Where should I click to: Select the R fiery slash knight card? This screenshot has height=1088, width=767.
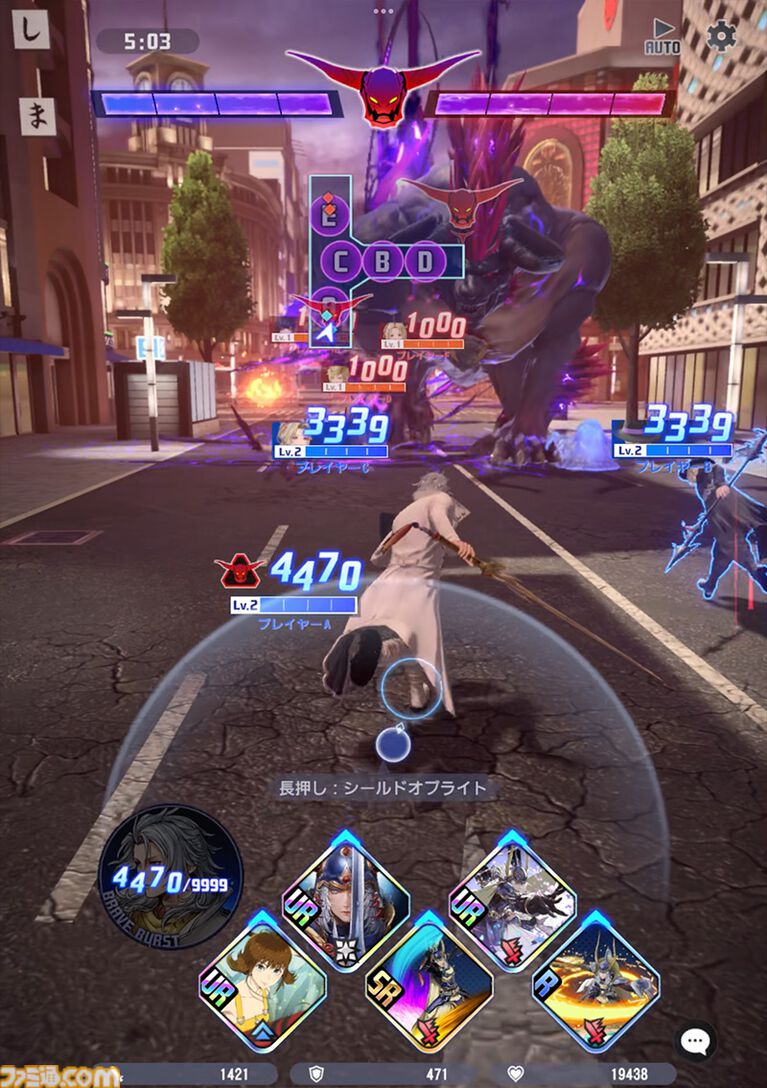pos(595,973)
